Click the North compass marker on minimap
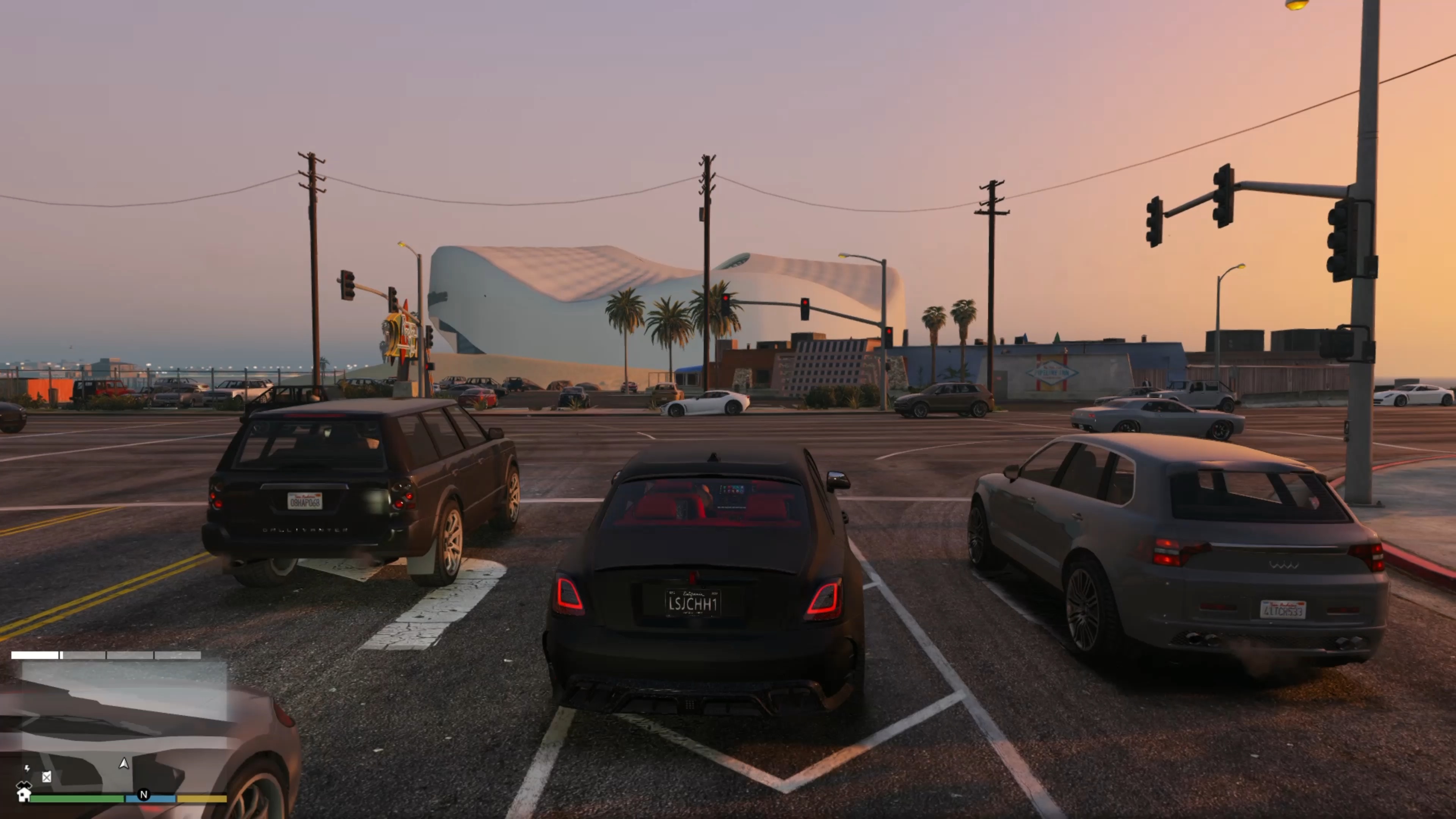This screenshot has height=819, width=1456. pyautogui.click(x=144, y=794)
